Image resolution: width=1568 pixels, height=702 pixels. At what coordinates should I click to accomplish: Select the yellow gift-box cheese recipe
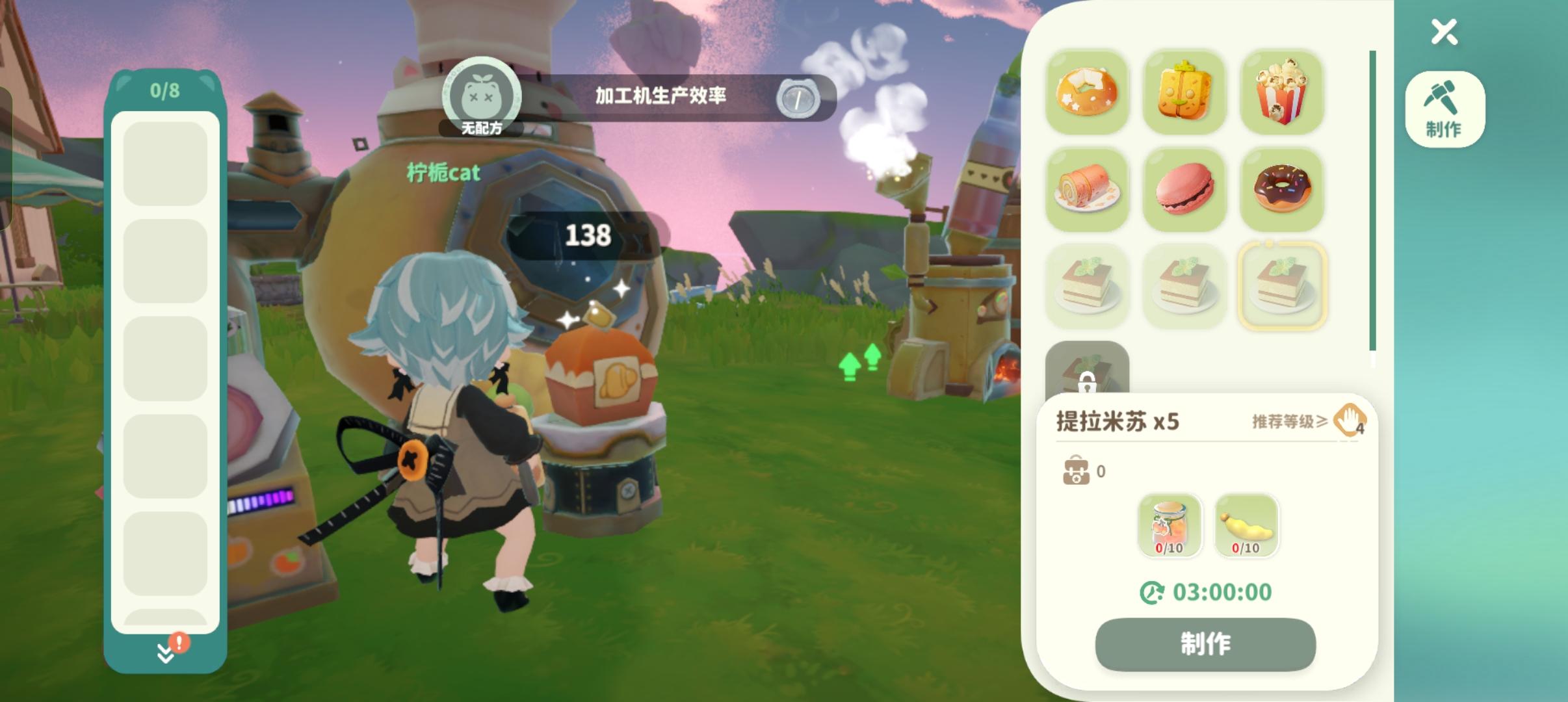click(x=1185, y=93)
